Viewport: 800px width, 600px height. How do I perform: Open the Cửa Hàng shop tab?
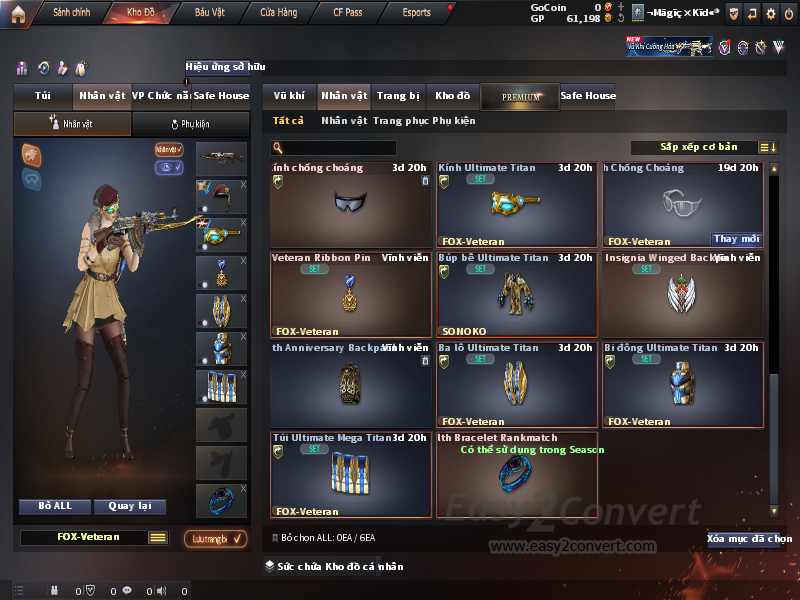(278, 13)
